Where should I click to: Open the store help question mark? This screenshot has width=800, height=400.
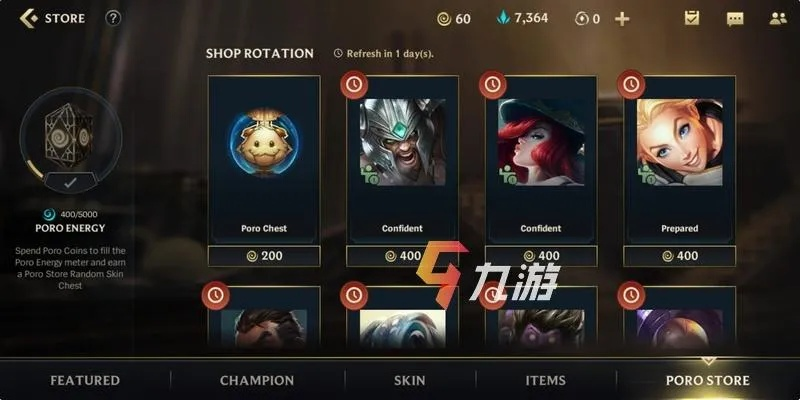point(113,18)
